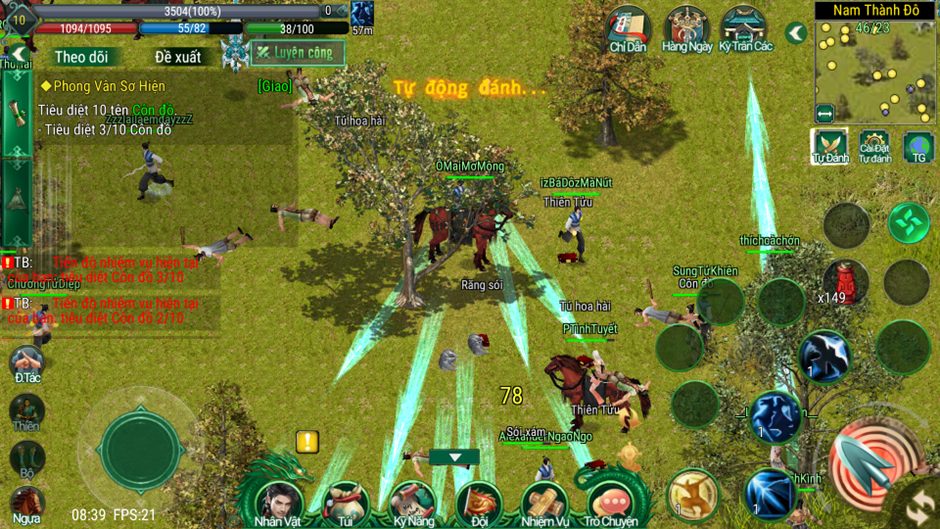Image resolution: width=940 pixels, height=529 pixels.
Task: Open Cài Đặt Tự đánh settings
Action: [x=875, y=146]
